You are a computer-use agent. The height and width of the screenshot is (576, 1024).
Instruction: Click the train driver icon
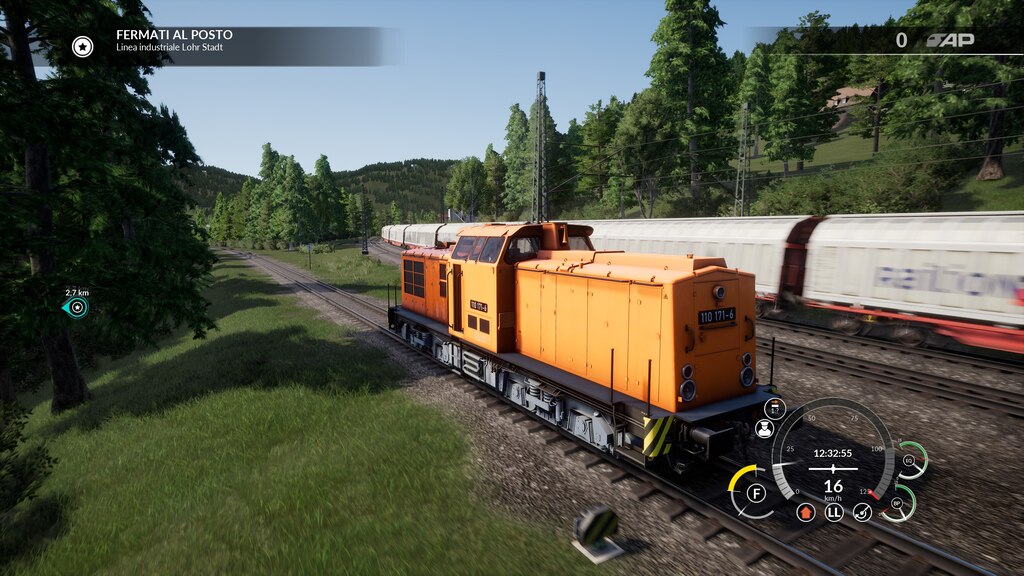(x=764, y=429)
